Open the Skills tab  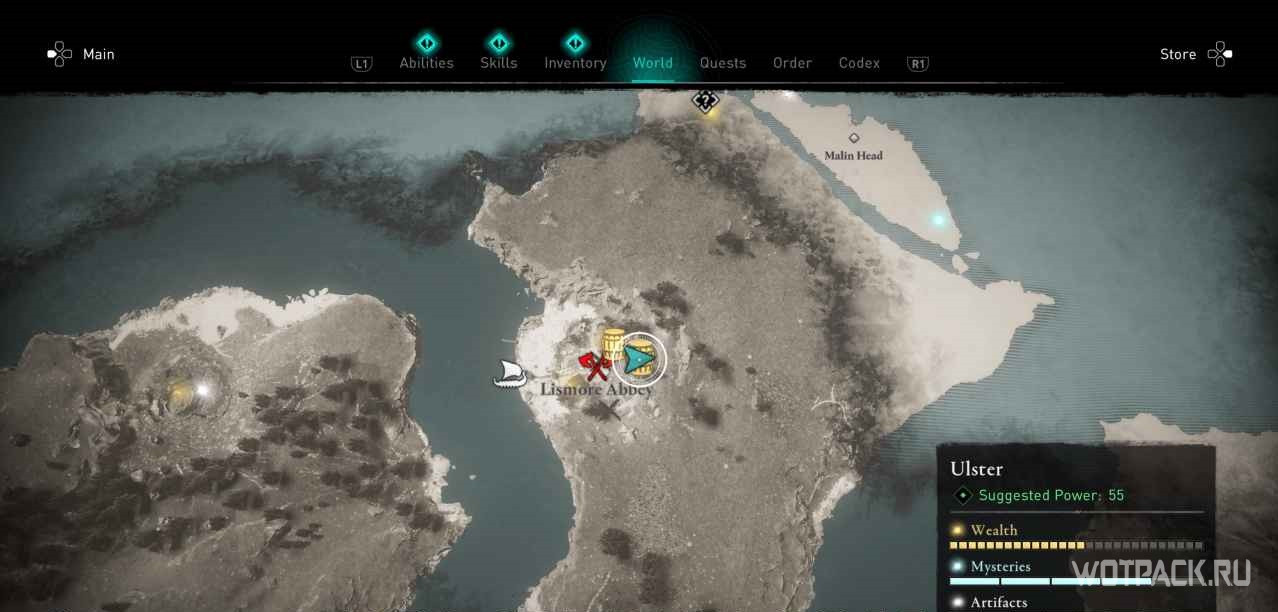[498, 63]
